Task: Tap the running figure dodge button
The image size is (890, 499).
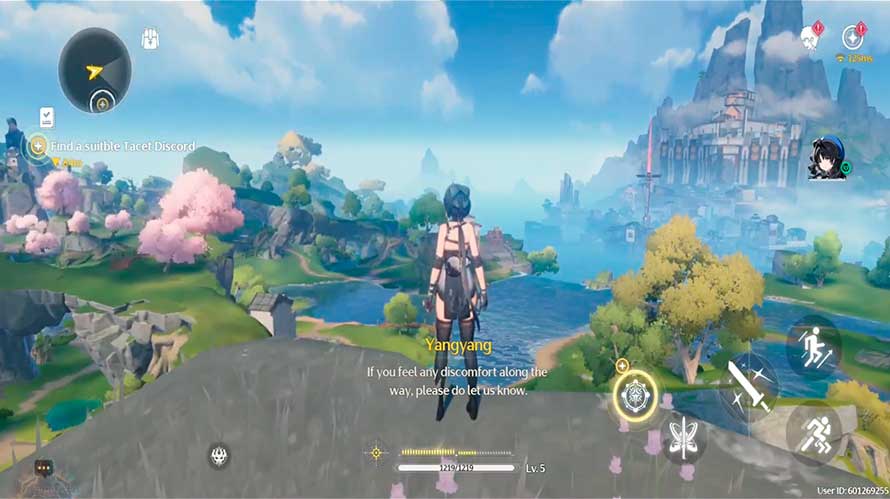Action: point(812,432)
